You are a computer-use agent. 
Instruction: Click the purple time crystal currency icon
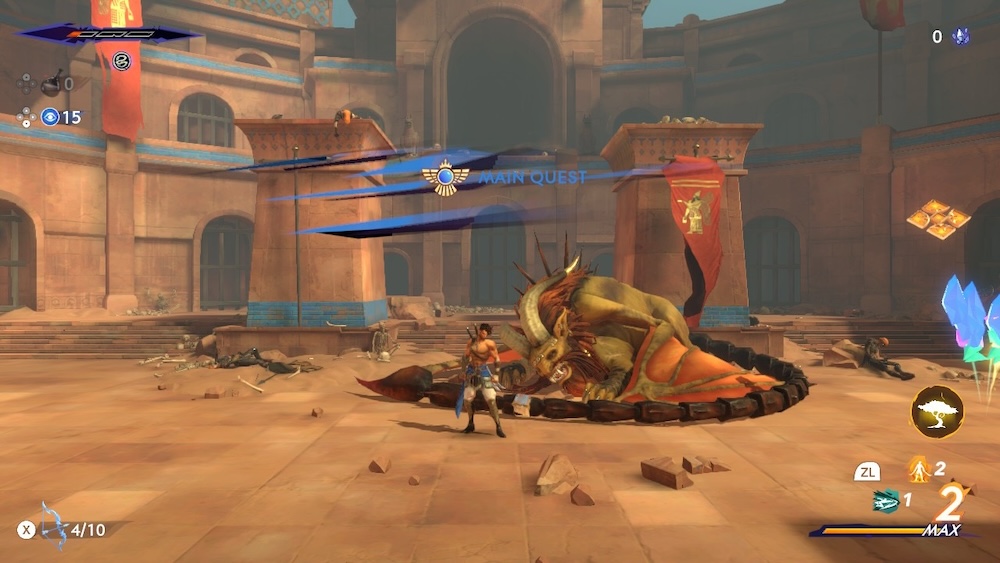tap(961, 37)
